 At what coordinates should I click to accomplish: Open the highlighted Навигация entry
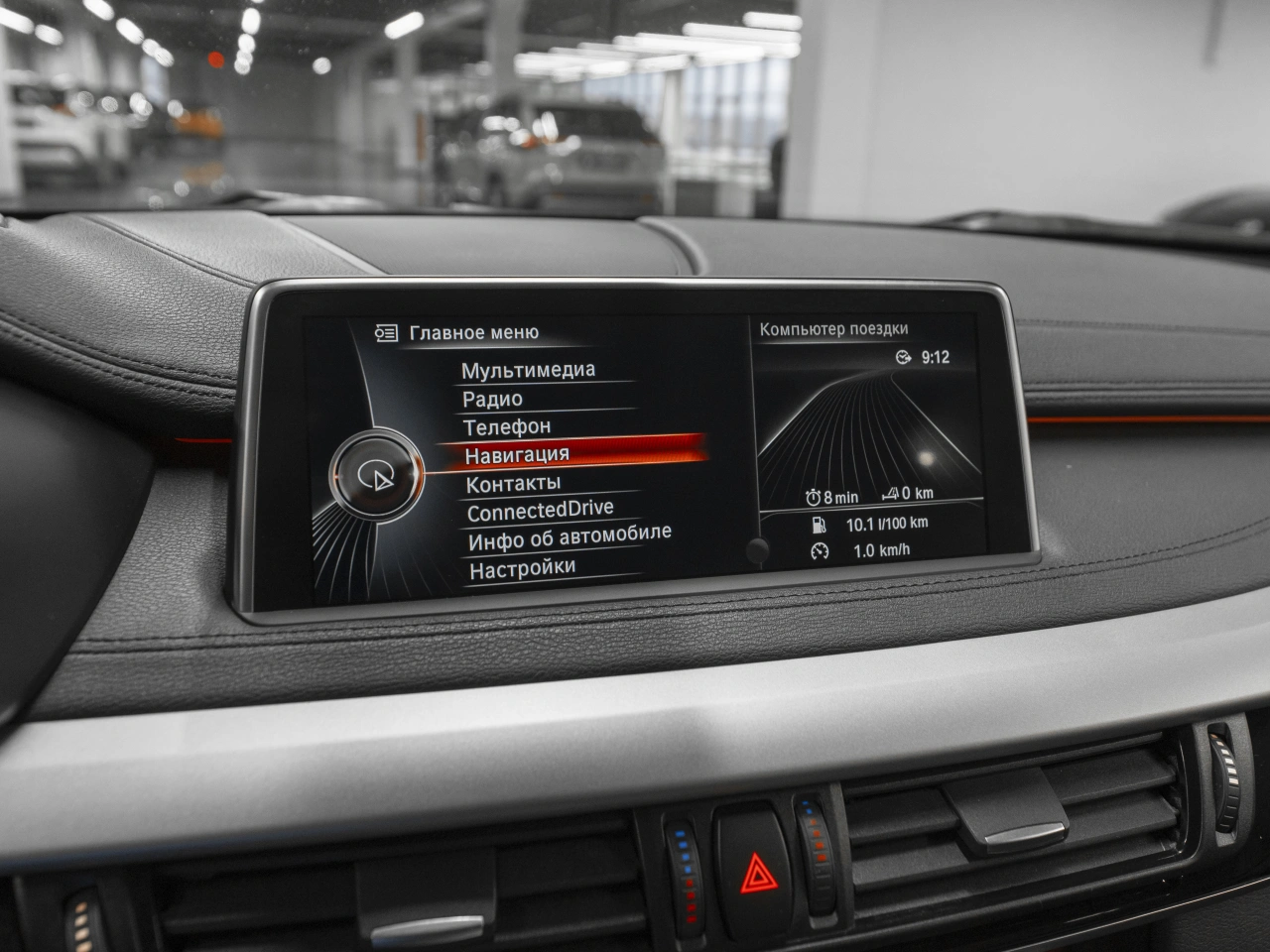click(x=517, y=454)
